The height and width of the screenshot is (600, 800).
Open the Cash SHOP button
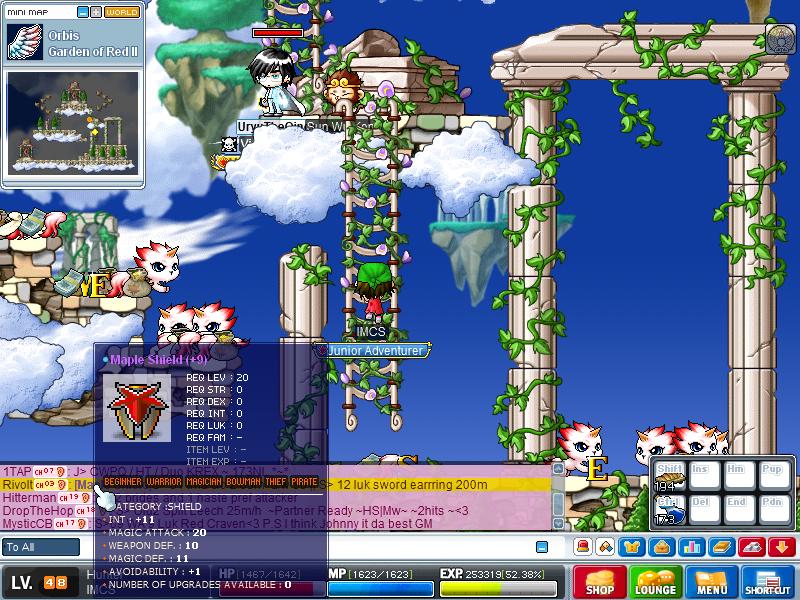600,582
